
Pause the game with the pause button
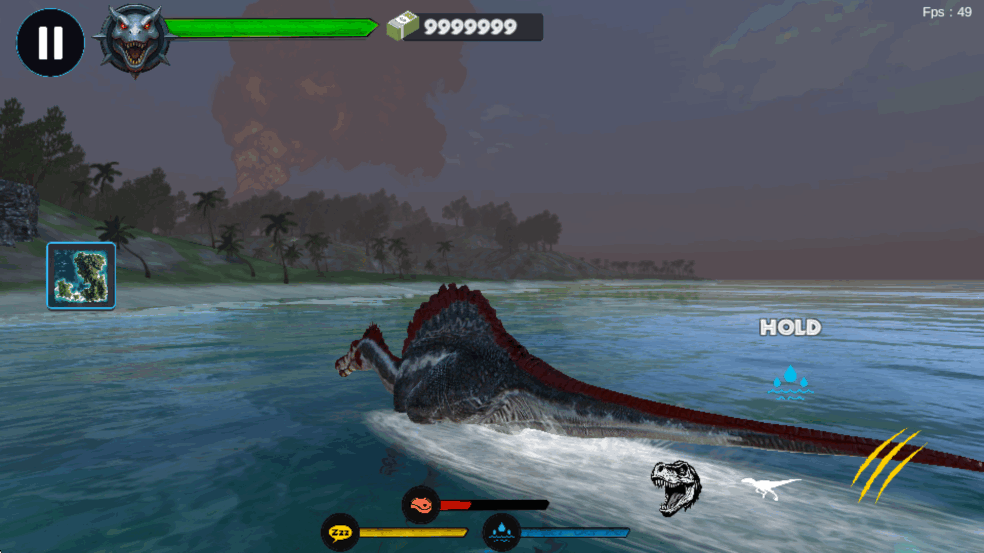pyautogui.click(x=50, y=42)
